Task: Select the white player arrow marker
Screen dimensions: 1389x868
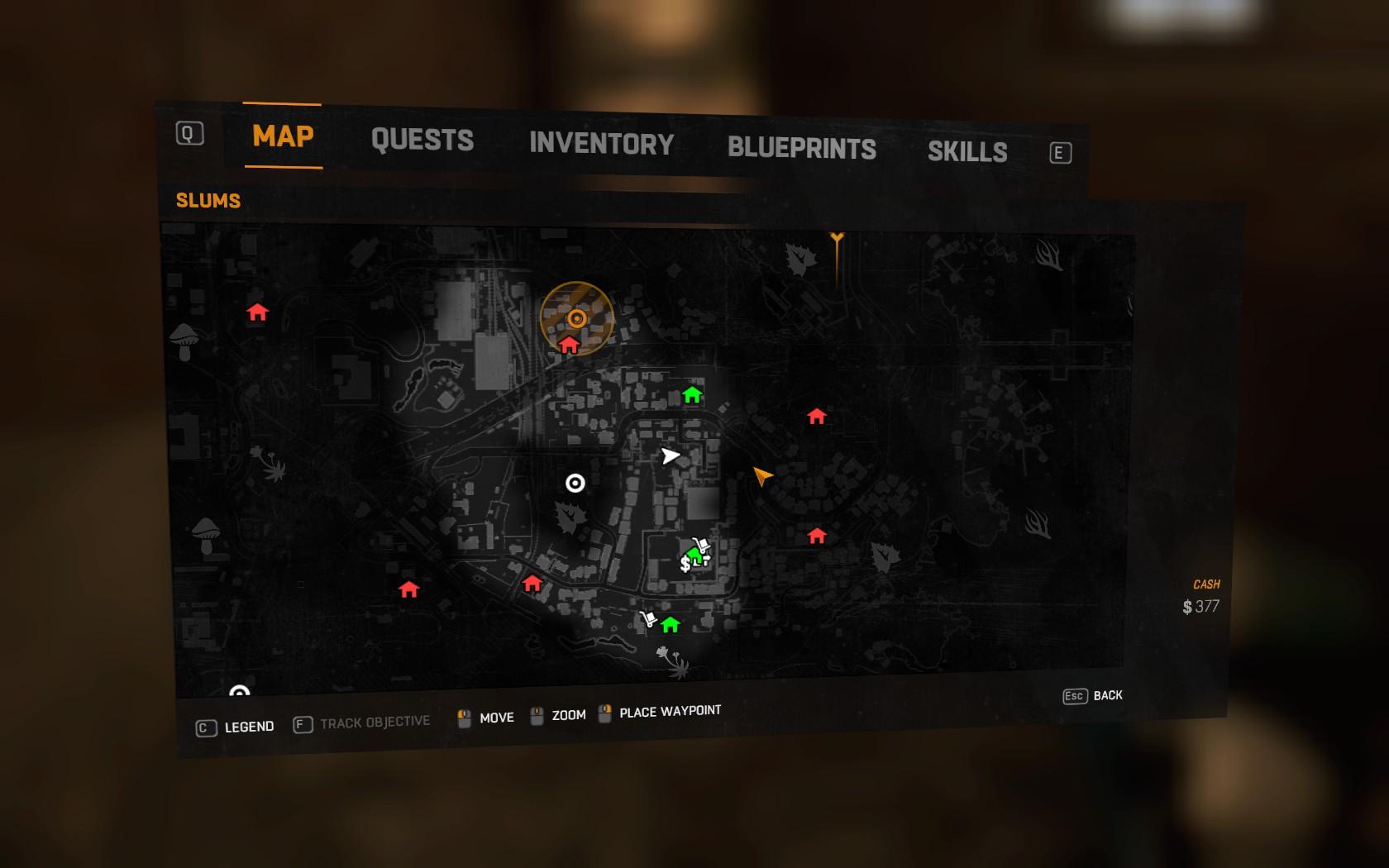Action: (x=670, y=455)
